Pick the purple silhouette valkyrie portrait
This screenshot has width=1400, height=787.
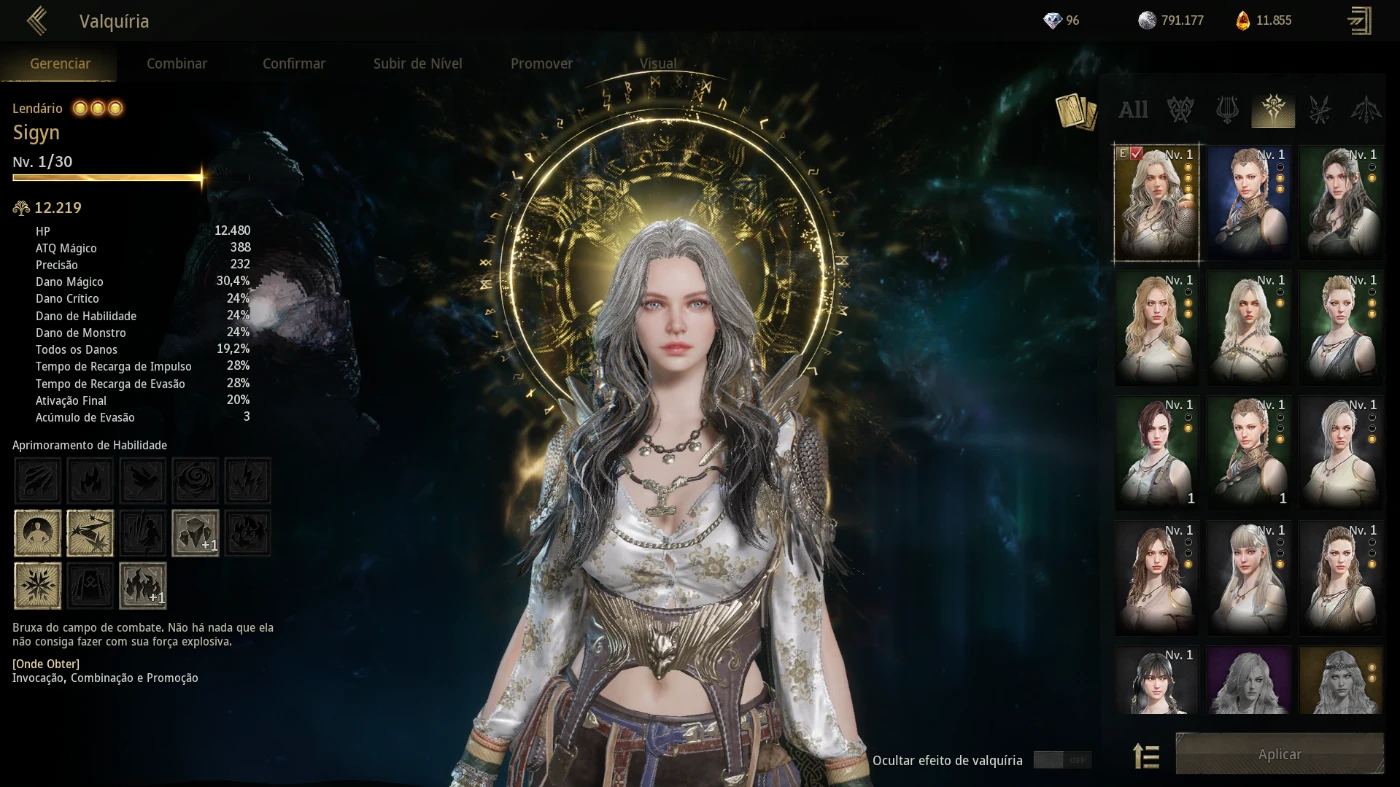(x=1249, y=680)
